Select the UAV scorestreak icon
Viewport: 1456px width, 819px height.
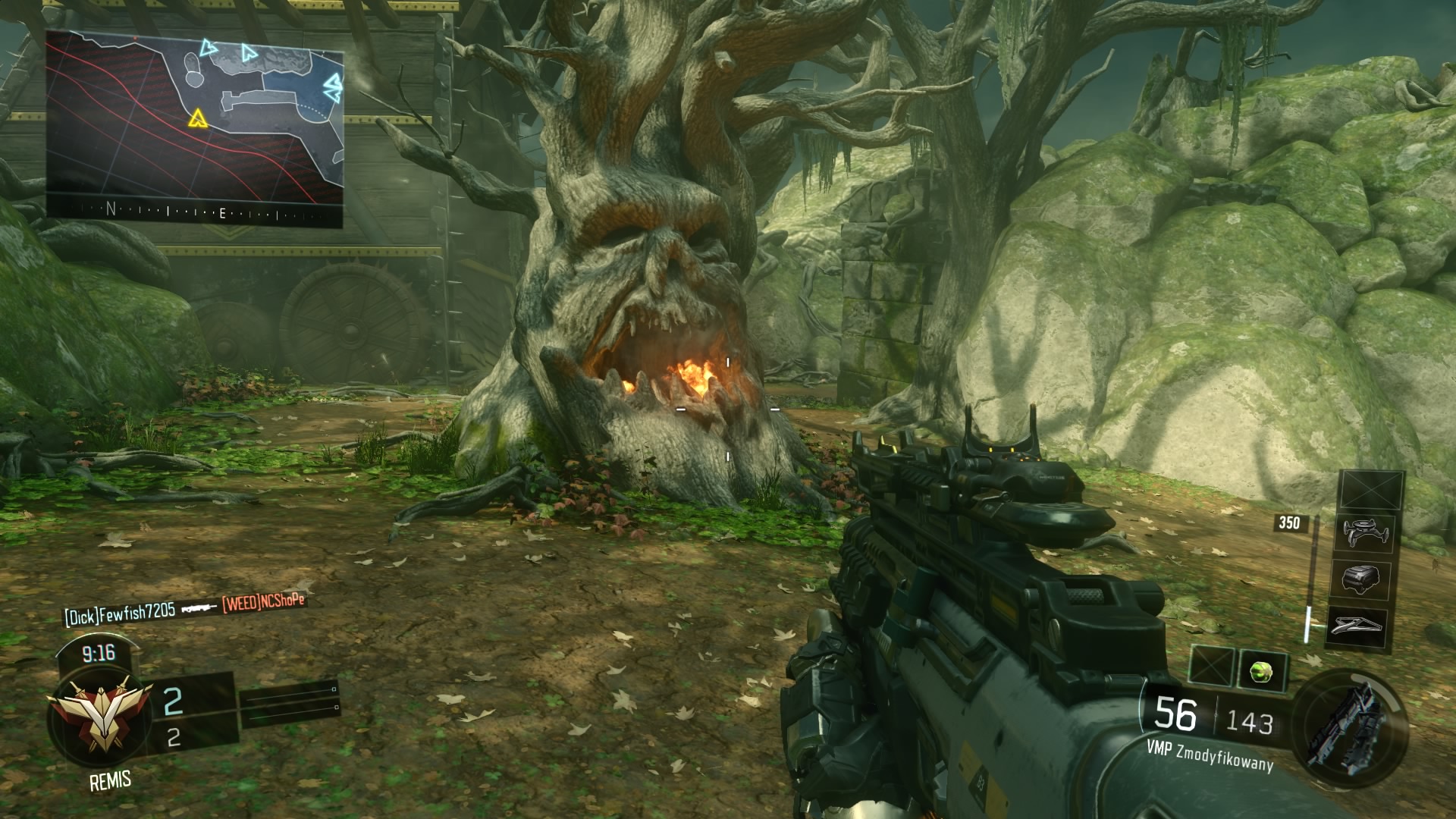[x=1357, y=626]
